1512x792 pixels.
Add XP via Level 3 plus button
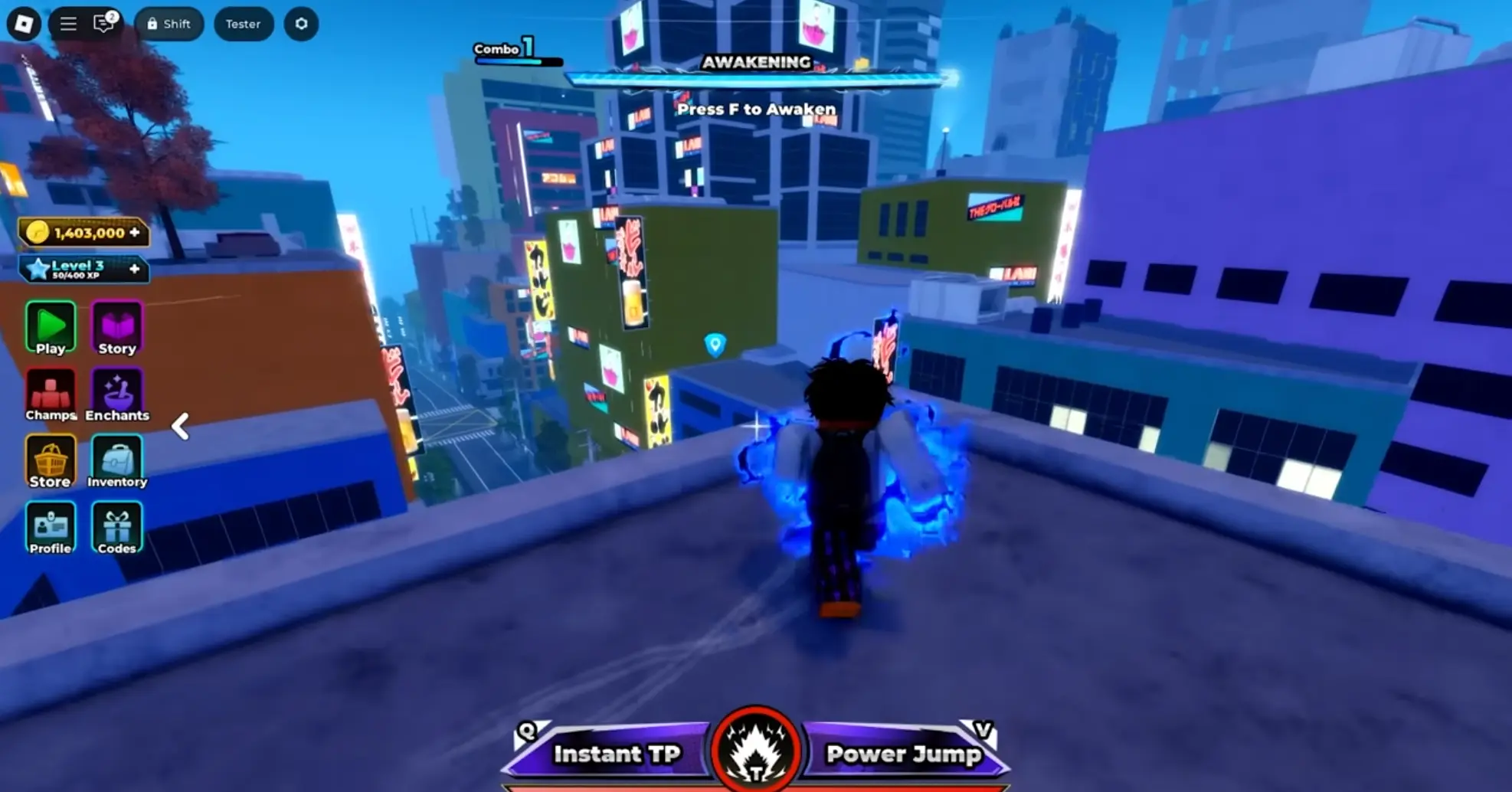[135, 270]
